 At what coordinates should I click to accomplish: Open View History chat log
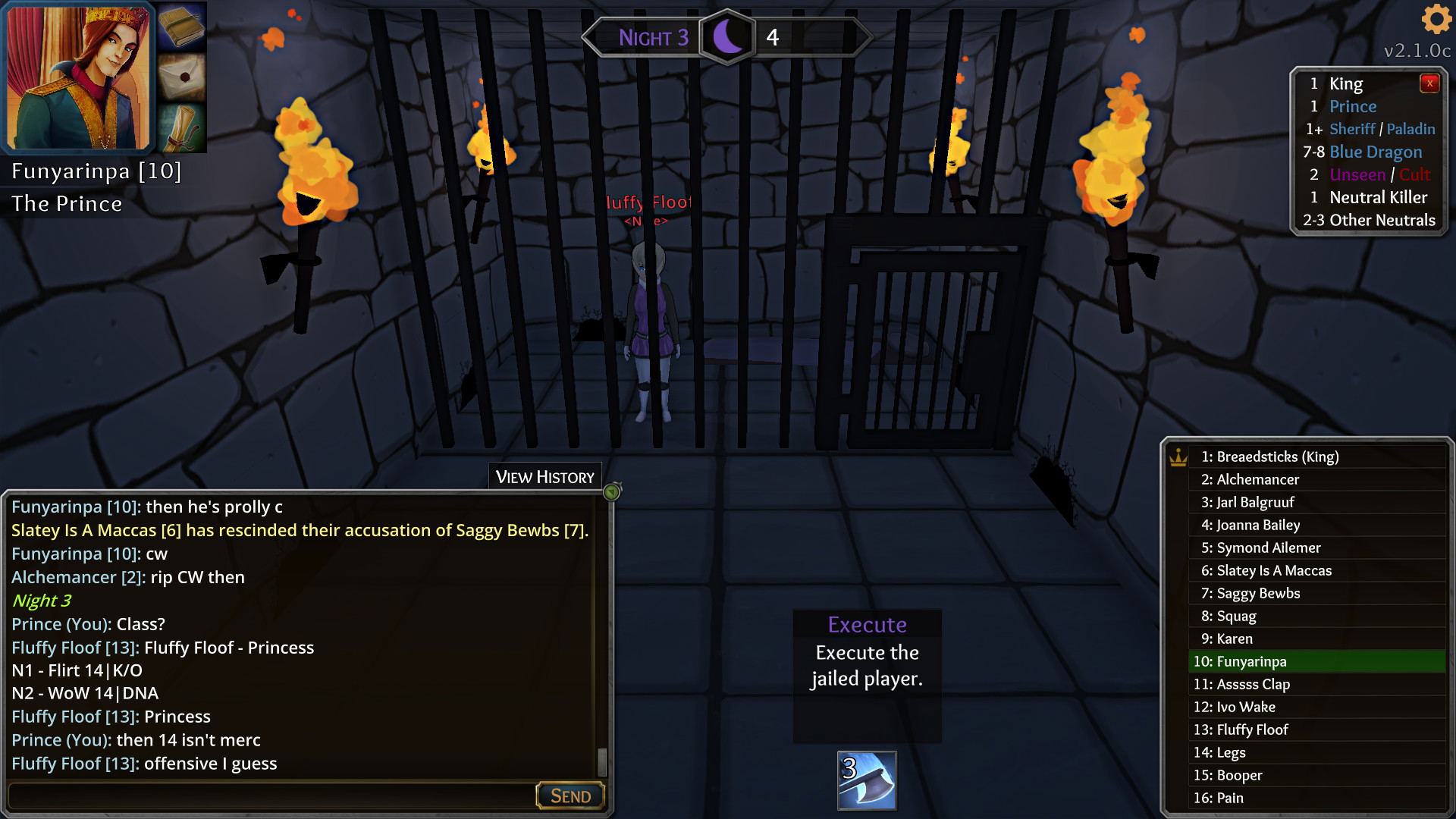click(544, 477)
